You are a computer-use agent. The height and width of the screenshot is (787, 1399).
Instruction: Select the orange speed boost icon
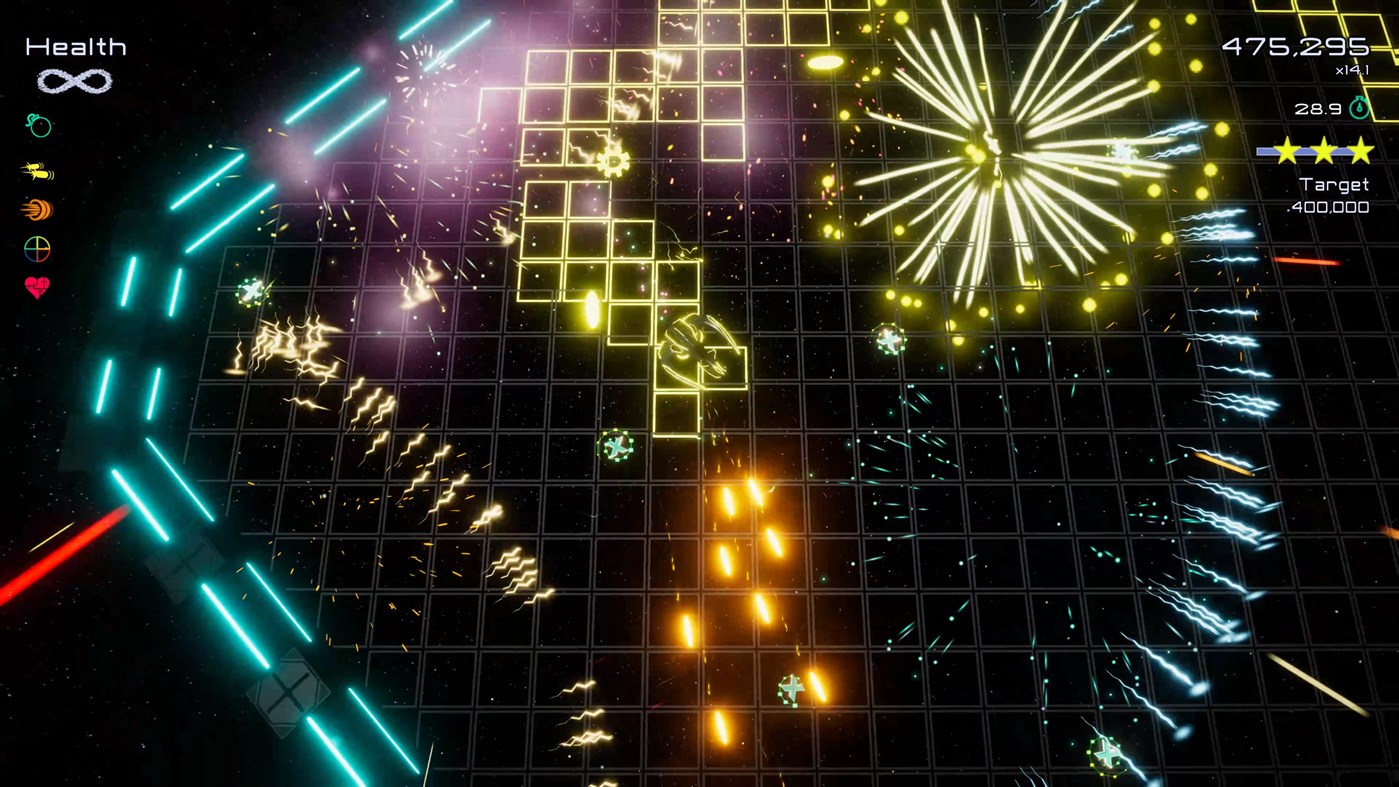(36, 210)
